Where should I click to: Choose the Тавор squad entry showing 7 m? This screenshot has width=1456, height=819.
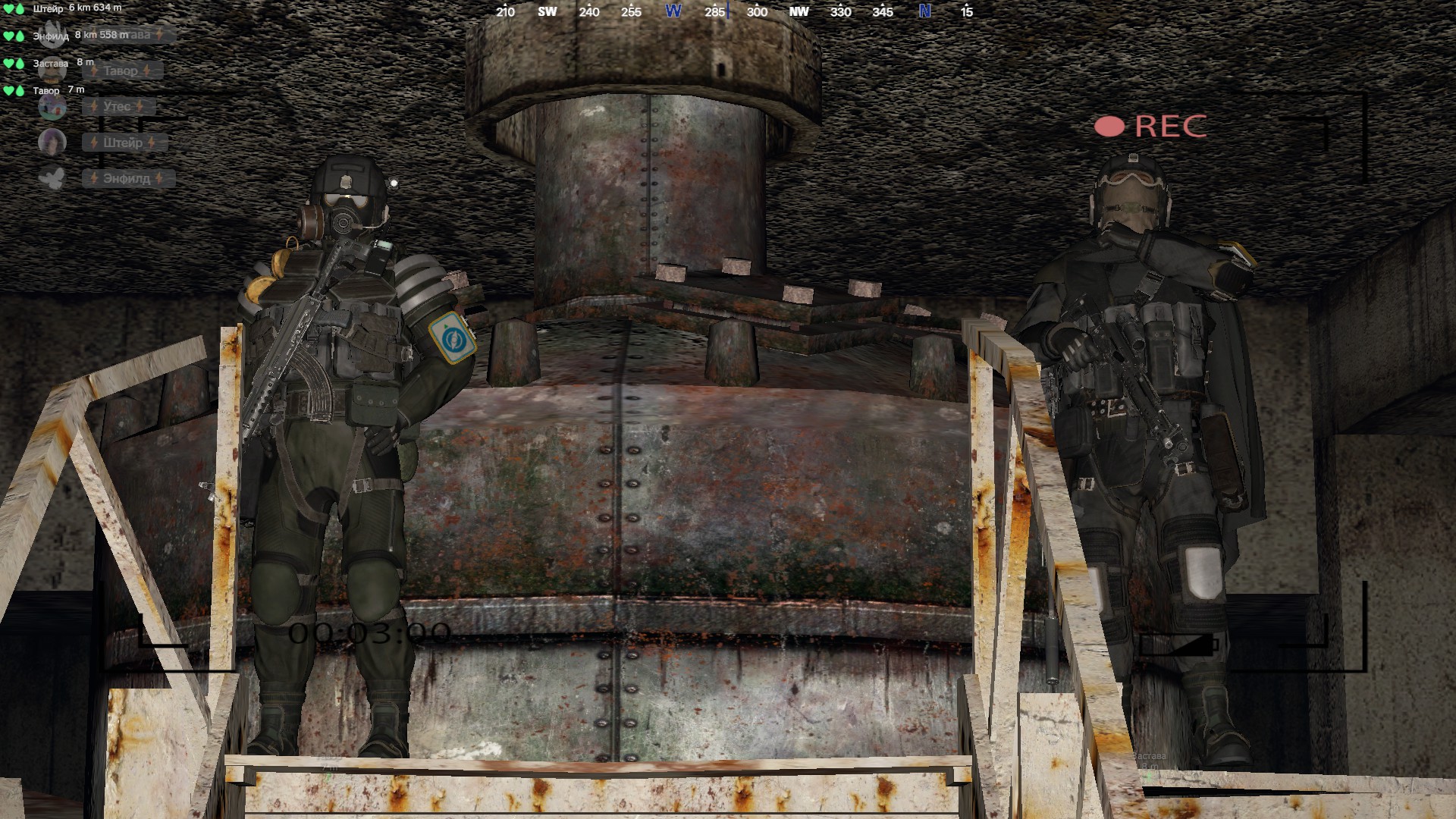click(x=46, y=90)
